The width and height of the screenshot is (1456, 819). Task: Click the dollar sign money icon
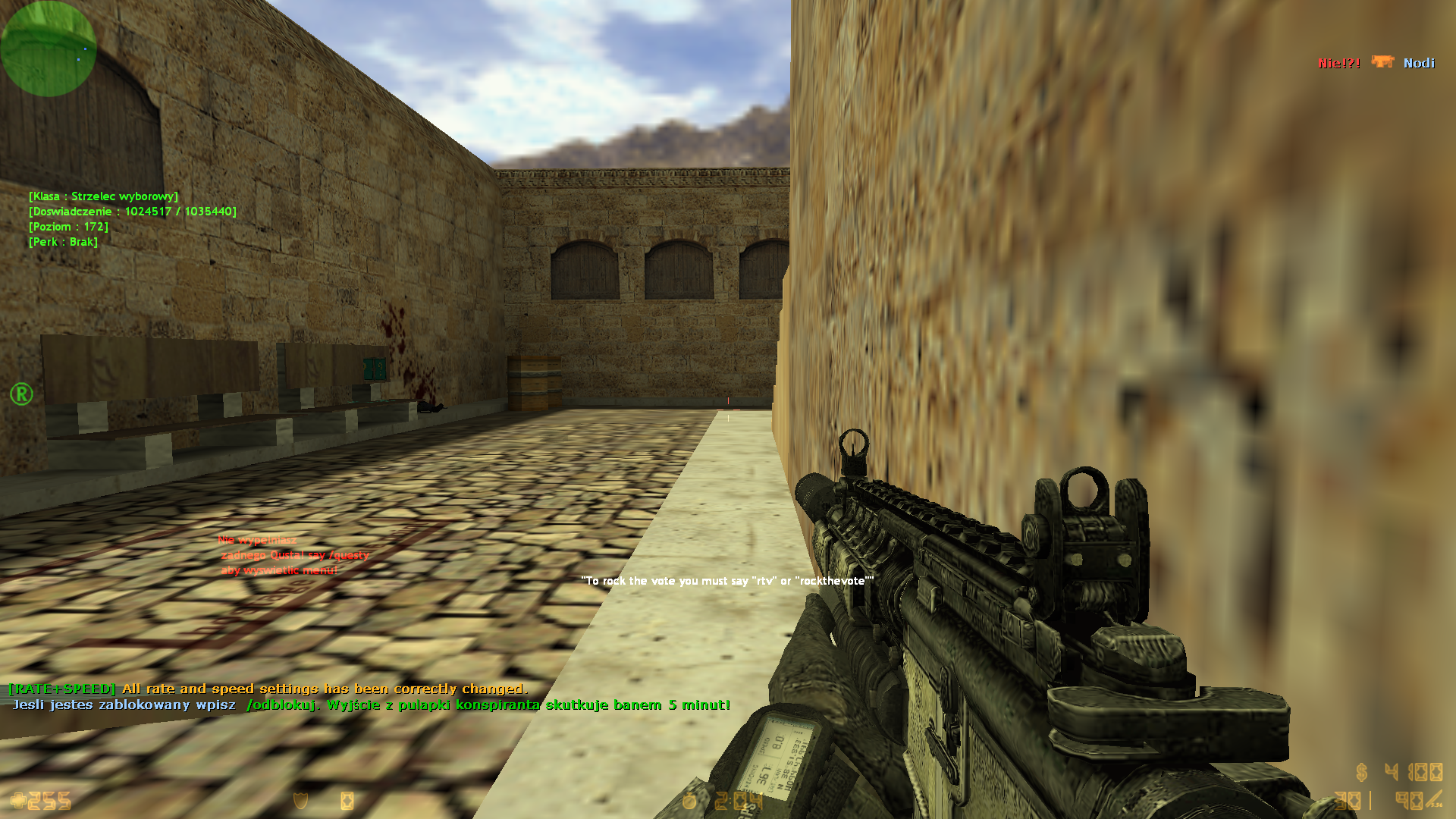pos(1362,772)
